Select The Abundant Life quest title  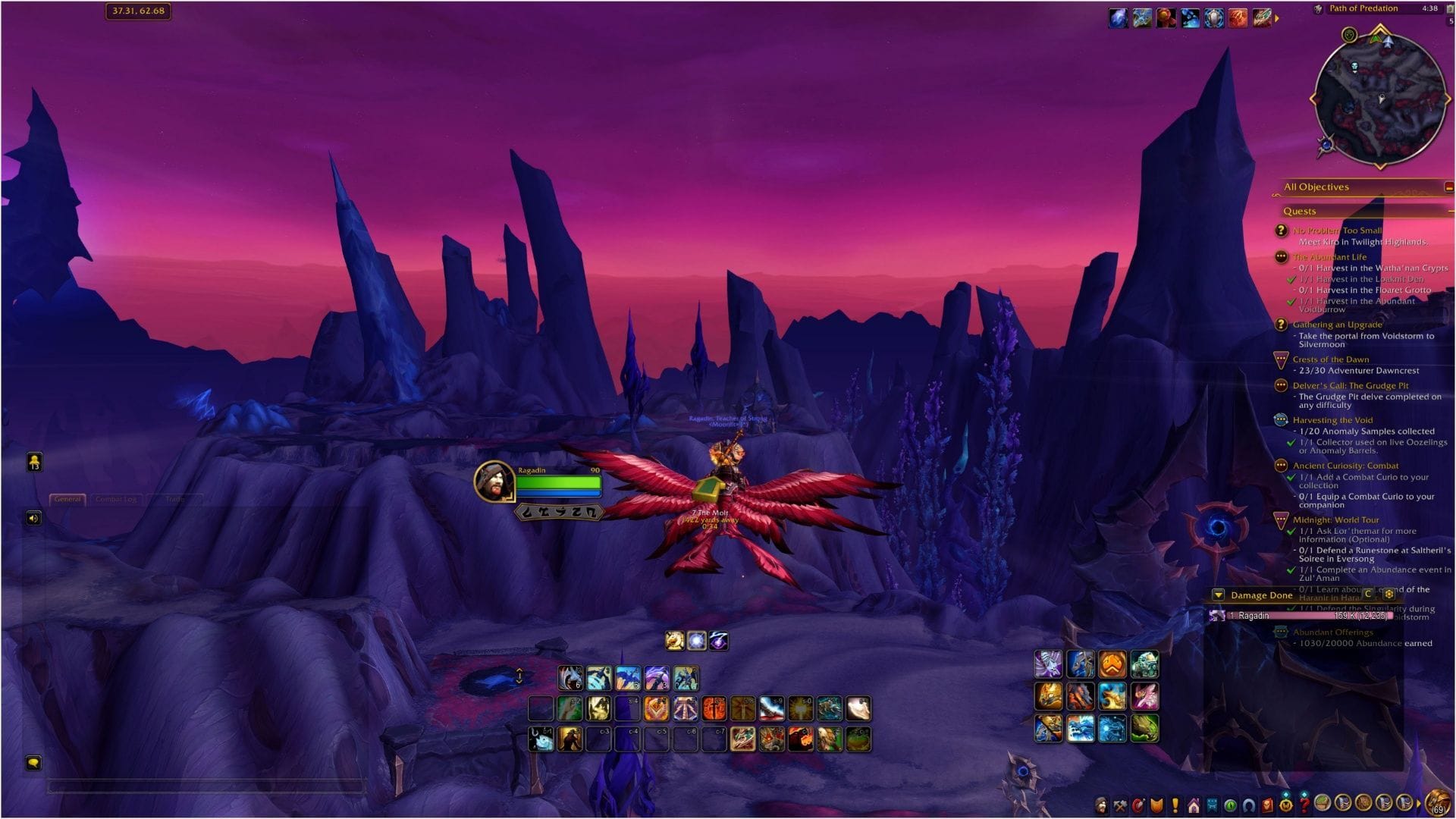[1329, 256]
